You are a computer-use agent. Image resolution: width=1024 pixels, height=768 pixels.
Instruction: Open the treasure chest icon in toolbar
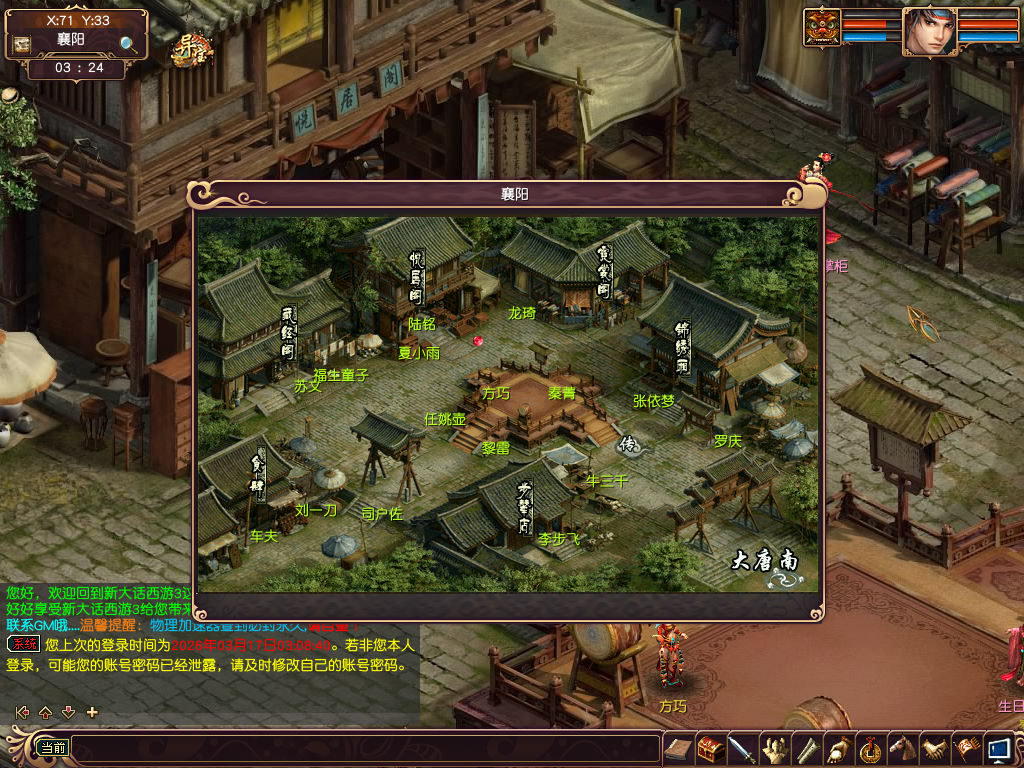(x=710, y=749)
